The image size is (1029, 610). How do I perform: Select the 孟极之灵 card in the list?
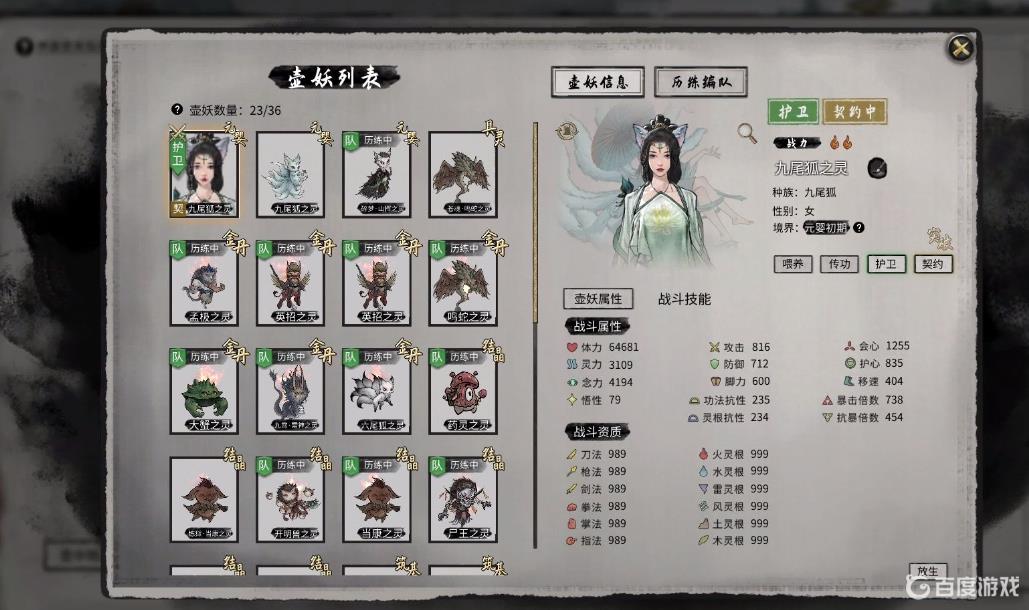point(204,284)
